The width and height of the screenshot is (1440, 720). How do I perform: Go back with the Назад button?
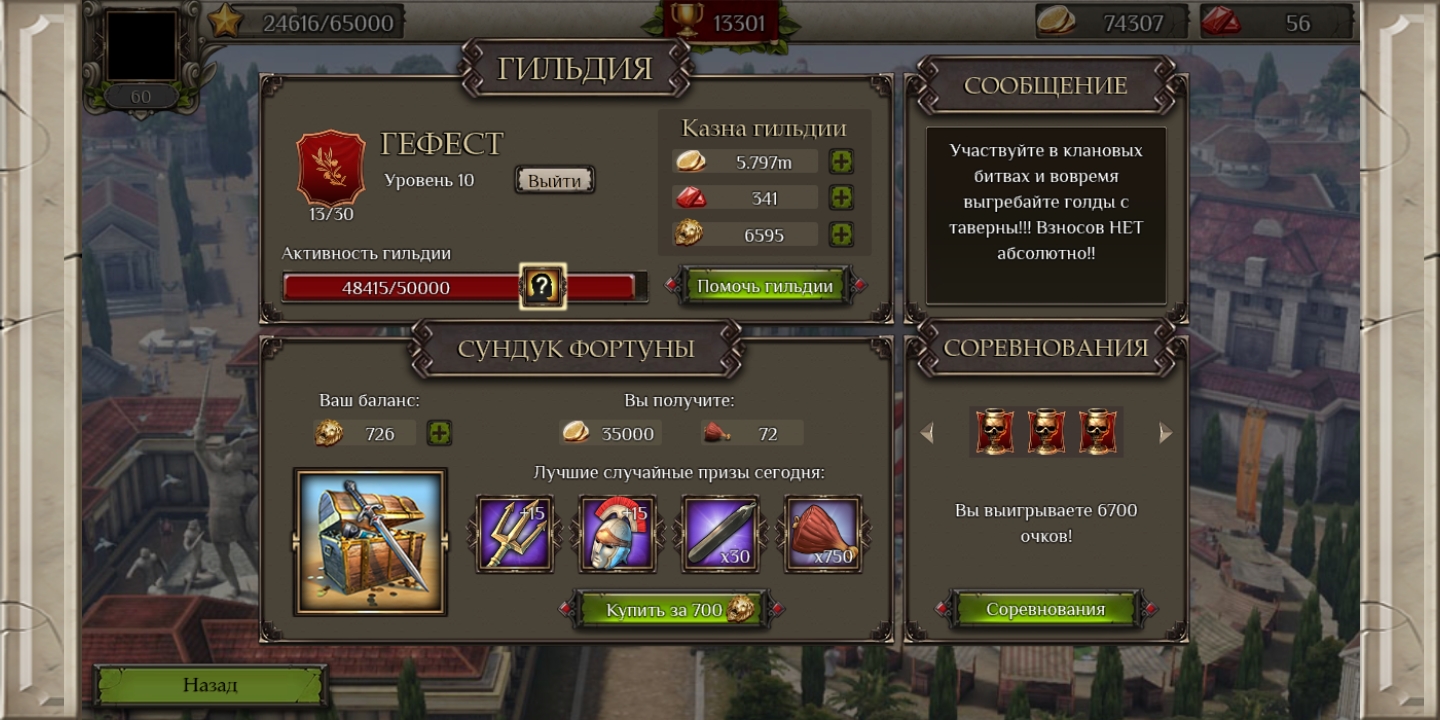tap(210, 685)
